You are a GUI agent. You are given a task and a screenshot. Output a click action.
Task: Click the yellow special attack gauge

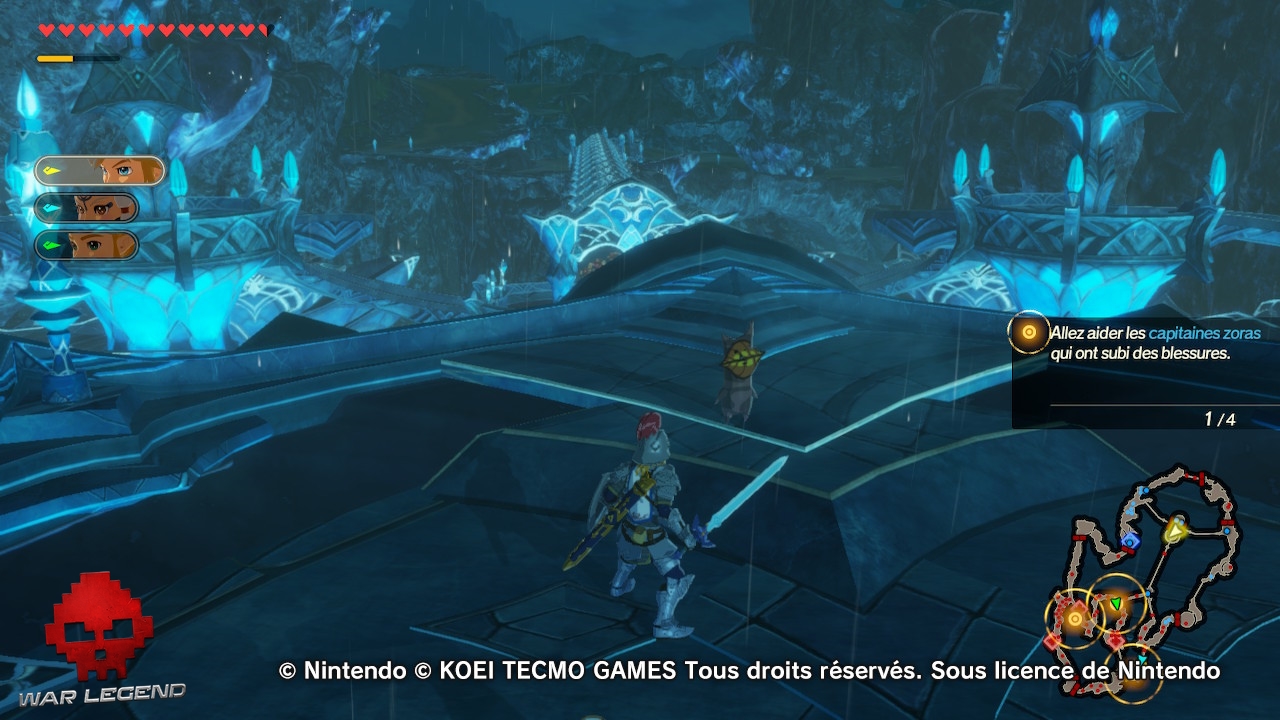pyautogui.click(x=55, y=57)
